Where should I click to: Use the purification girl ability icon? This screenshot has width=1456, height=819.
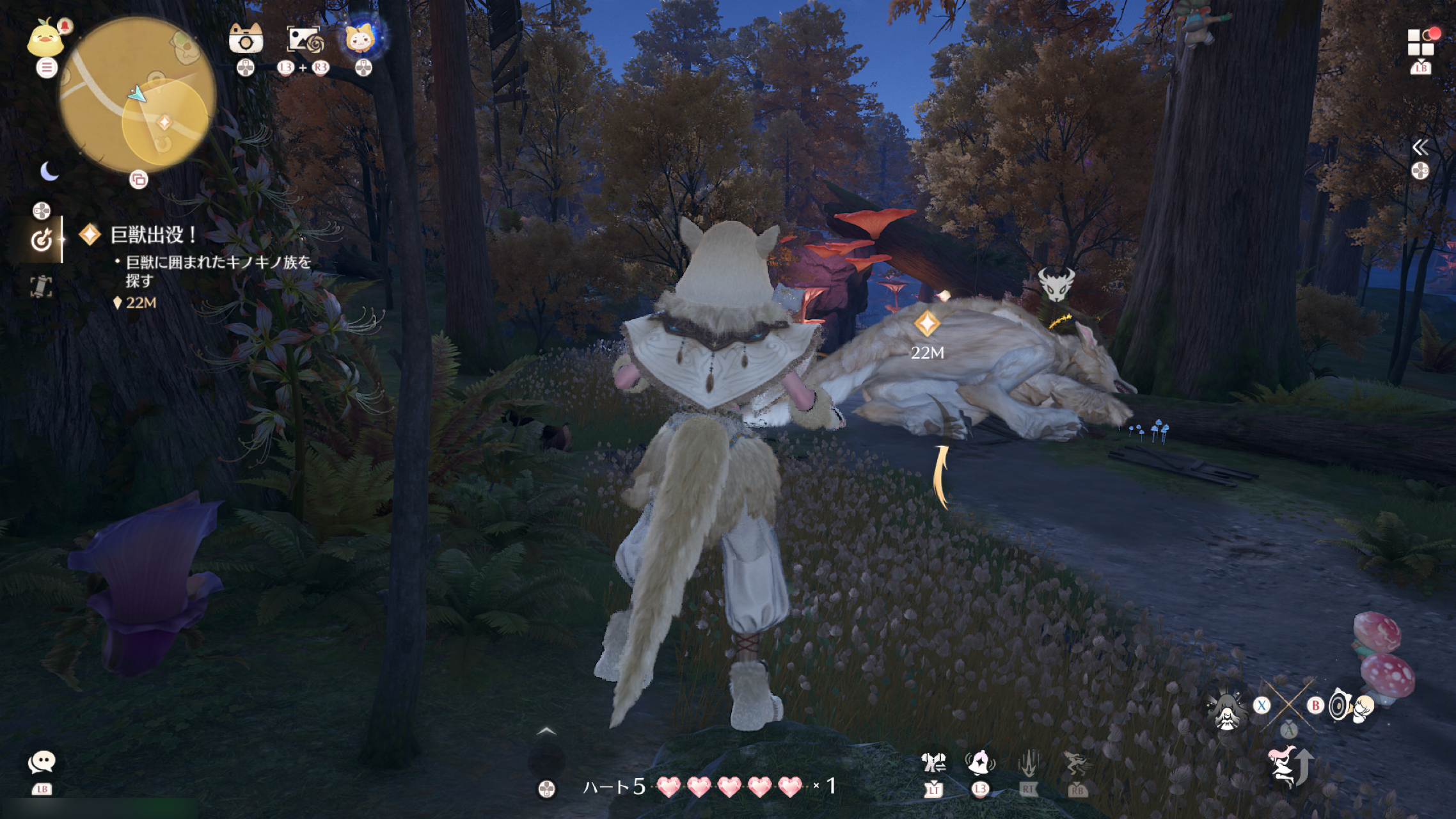(1227, 711)
